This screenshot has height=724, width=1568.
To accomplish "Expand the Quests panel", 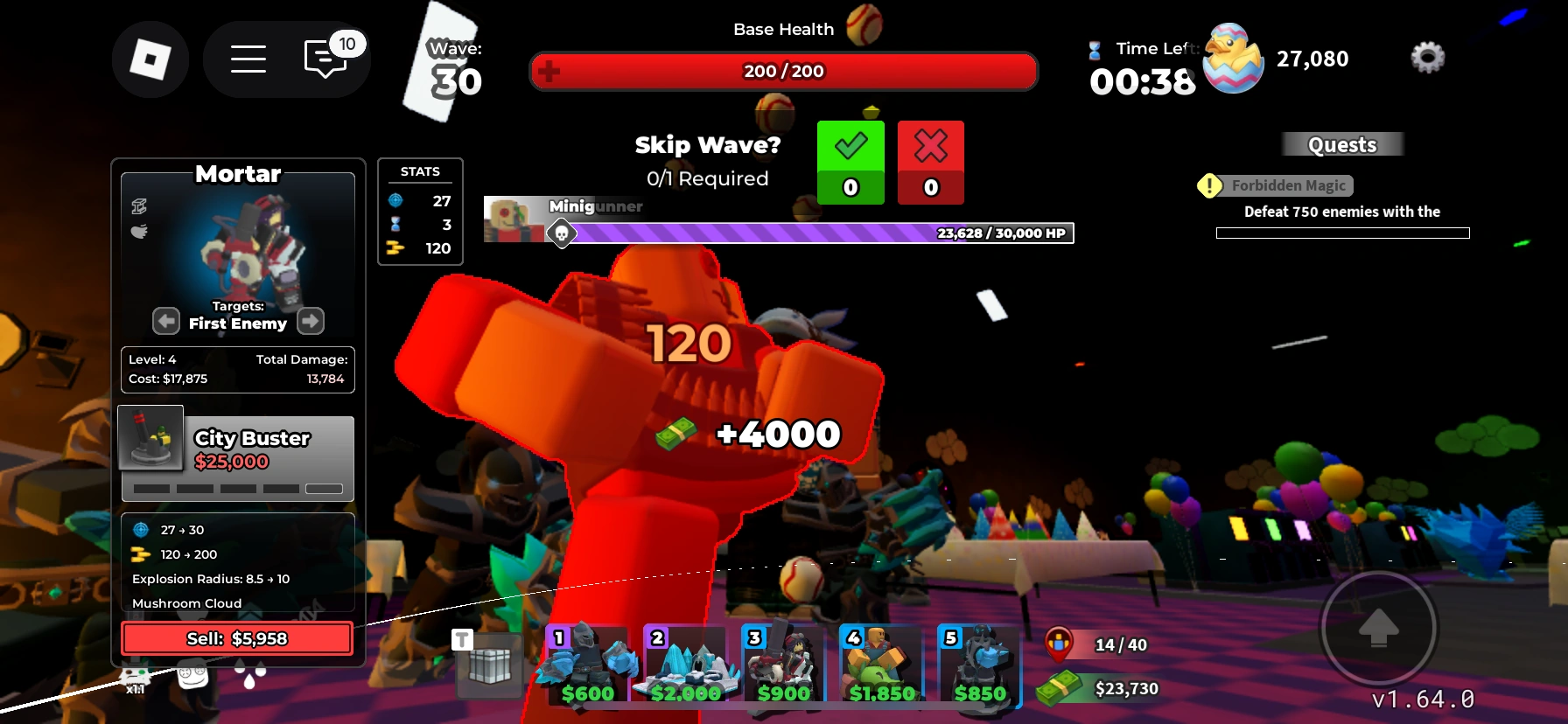I will coord(1342,144).
